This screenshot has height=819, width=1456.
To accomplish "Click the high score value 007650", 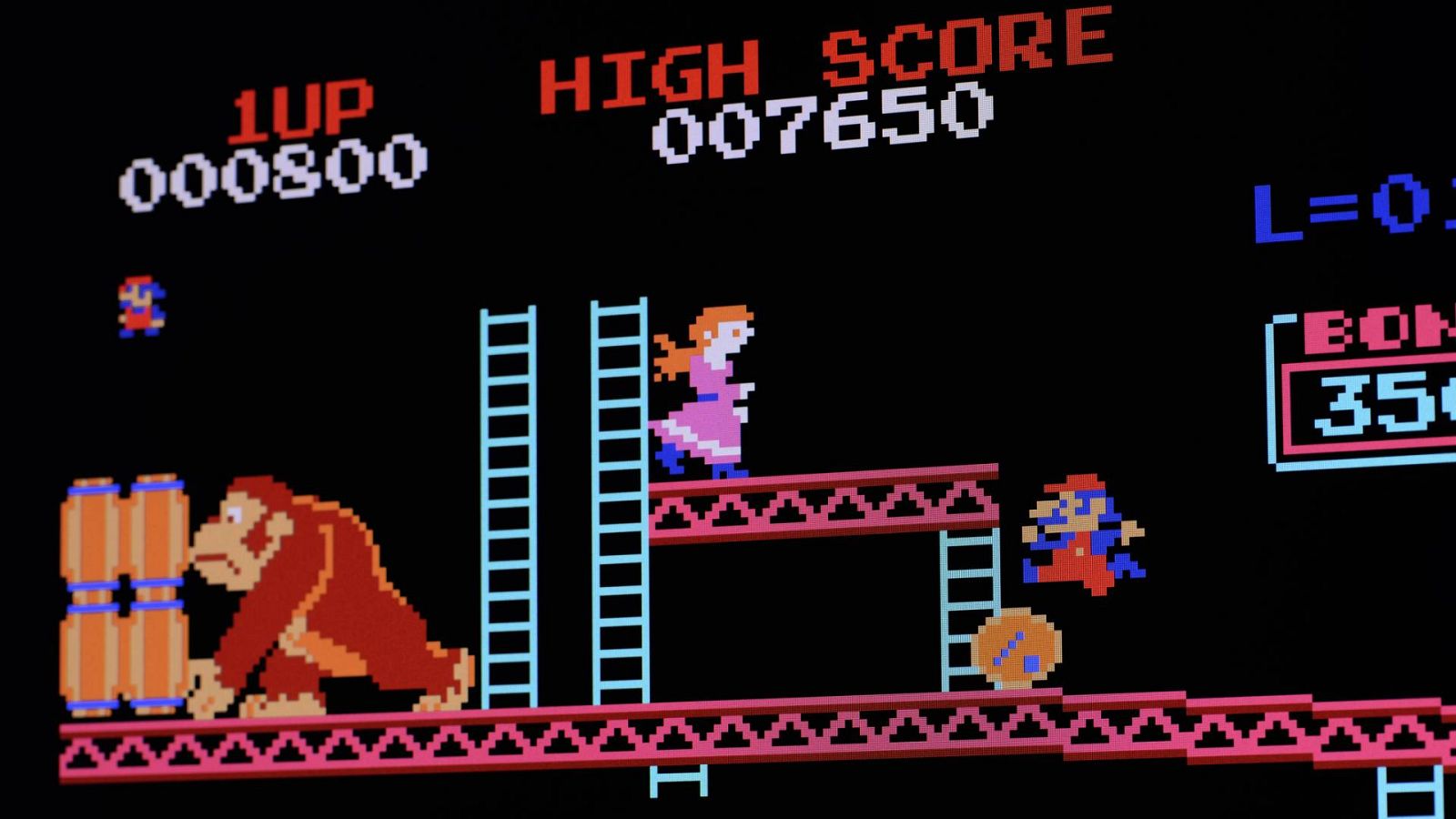I will pyautogui.click(x=819, y=127).
